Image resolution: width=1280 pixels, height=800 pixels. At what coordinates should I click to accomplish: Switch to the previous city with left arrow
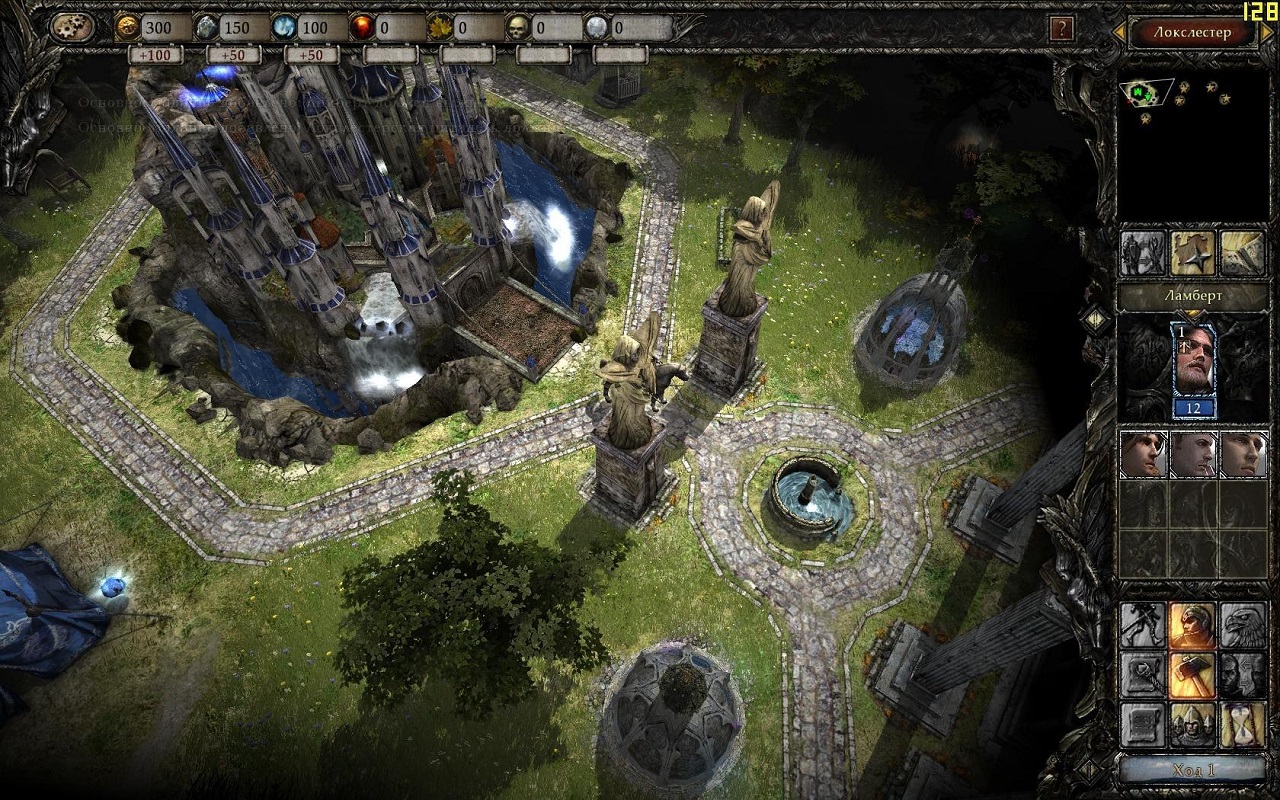tap(1119, 33)
